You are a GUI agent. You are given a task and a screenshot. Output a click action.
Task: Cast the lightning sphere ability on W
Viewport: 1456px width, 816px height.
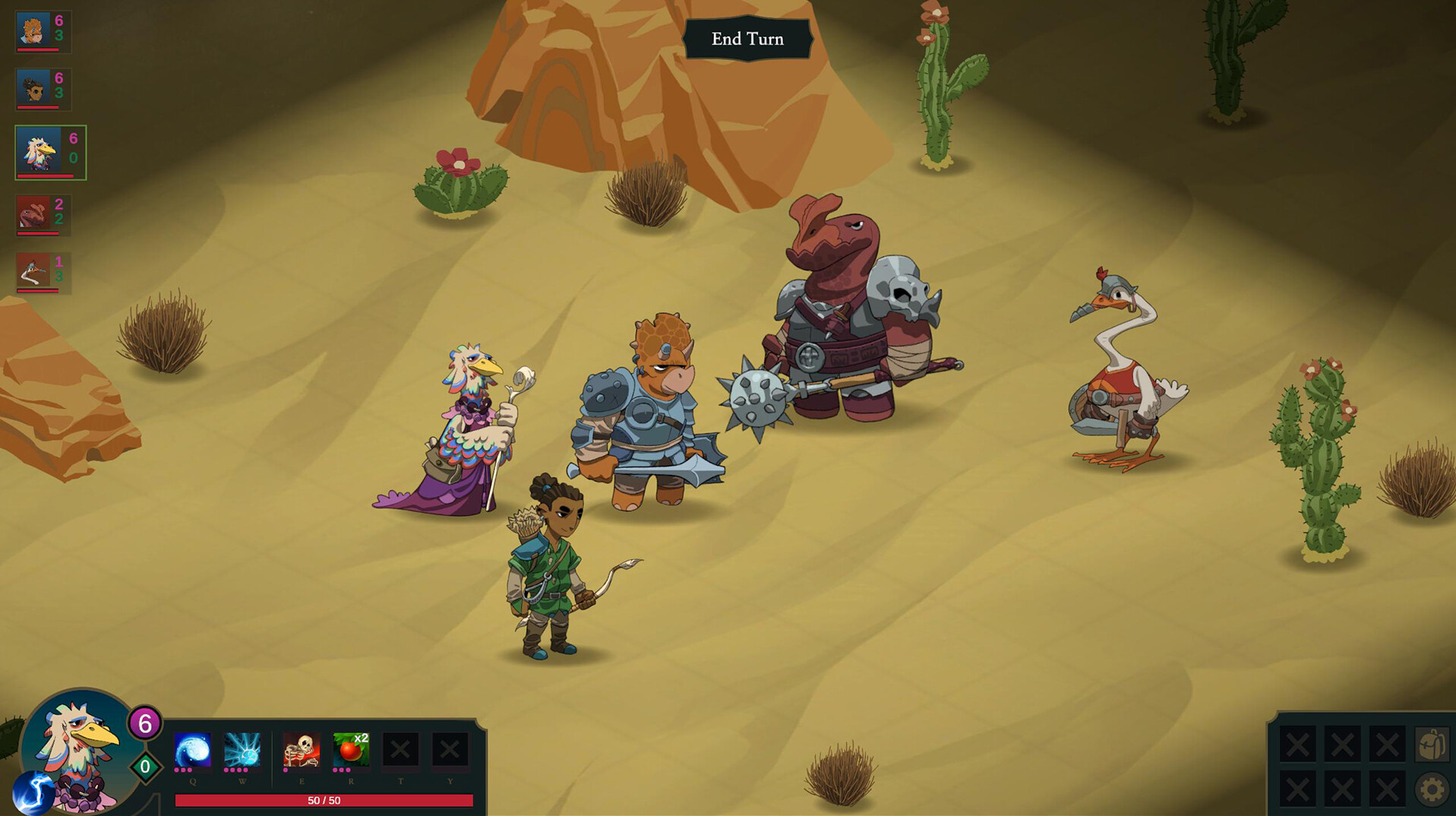point(242,751)
